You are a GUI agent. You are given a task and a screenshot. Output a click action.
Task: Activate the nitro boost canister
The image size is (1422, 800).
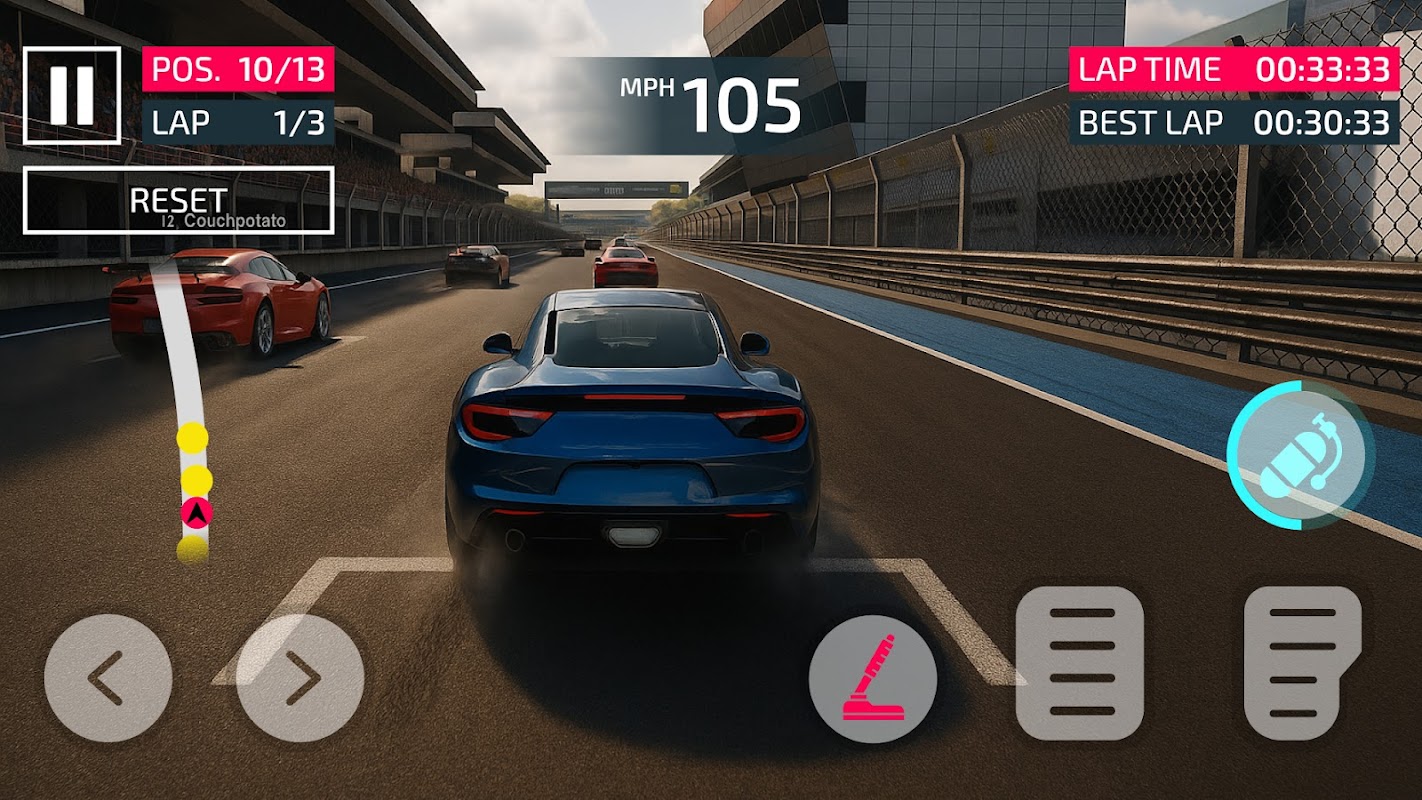1301,453
